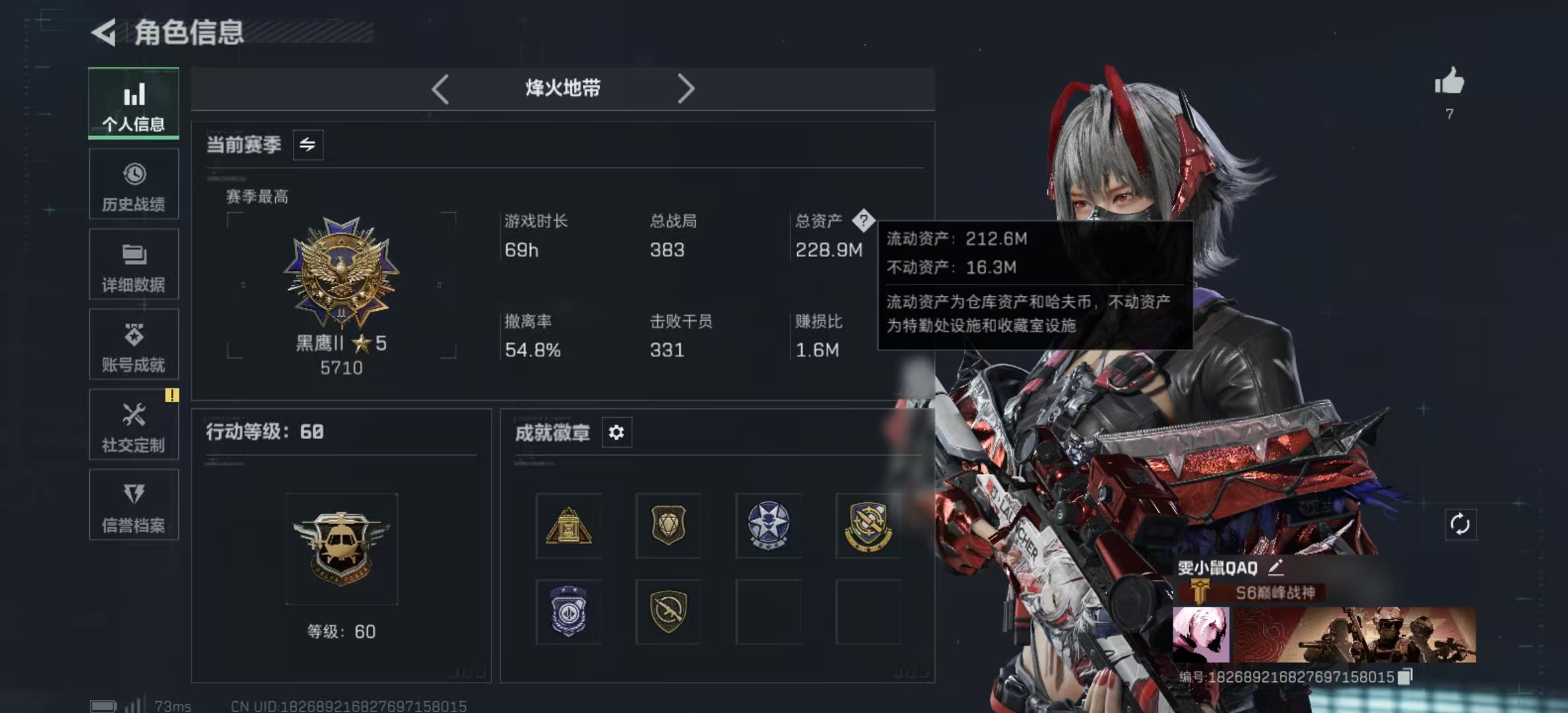Viewport: 1568px width, 713px height.
Task: Open 历史战绩 via the clock icon
Action: tap(133, 183)
